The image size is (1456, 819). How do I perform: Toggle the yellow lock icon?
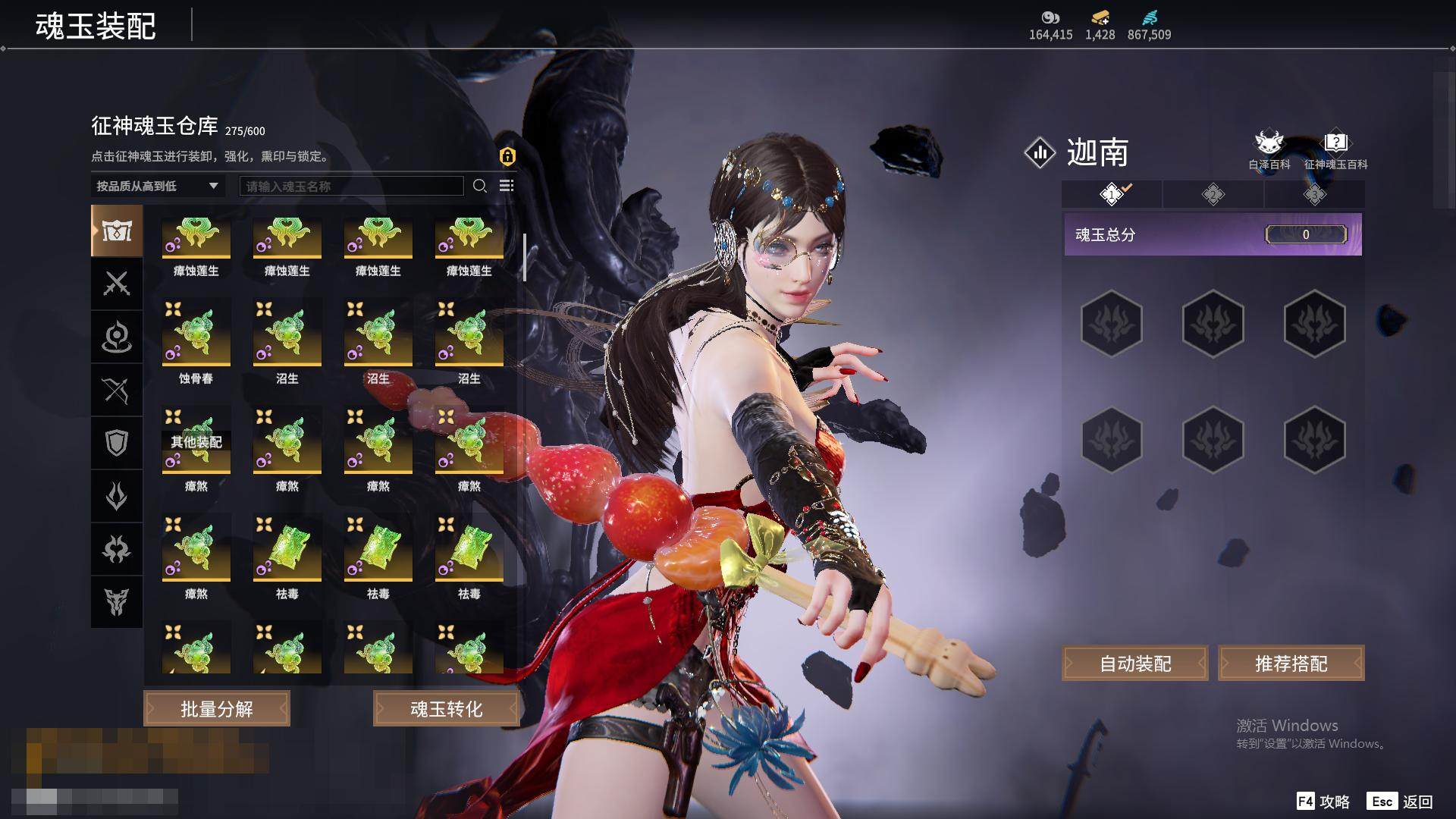pyautogui.click(x=507, y=156)
